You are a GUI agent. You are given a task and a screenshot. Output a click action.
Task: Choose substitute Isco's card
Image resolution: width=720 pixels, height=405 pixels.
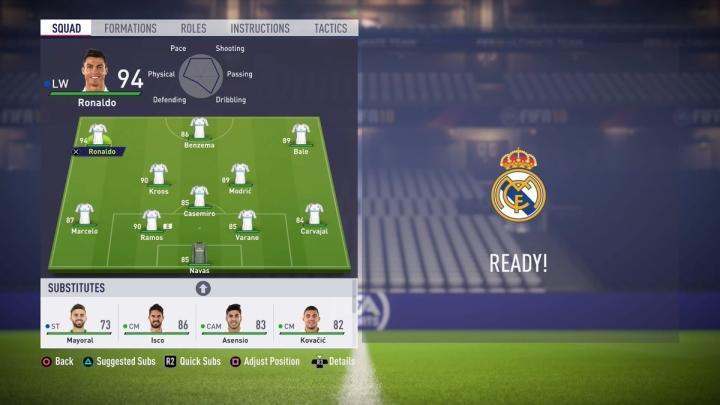point(156,323)
